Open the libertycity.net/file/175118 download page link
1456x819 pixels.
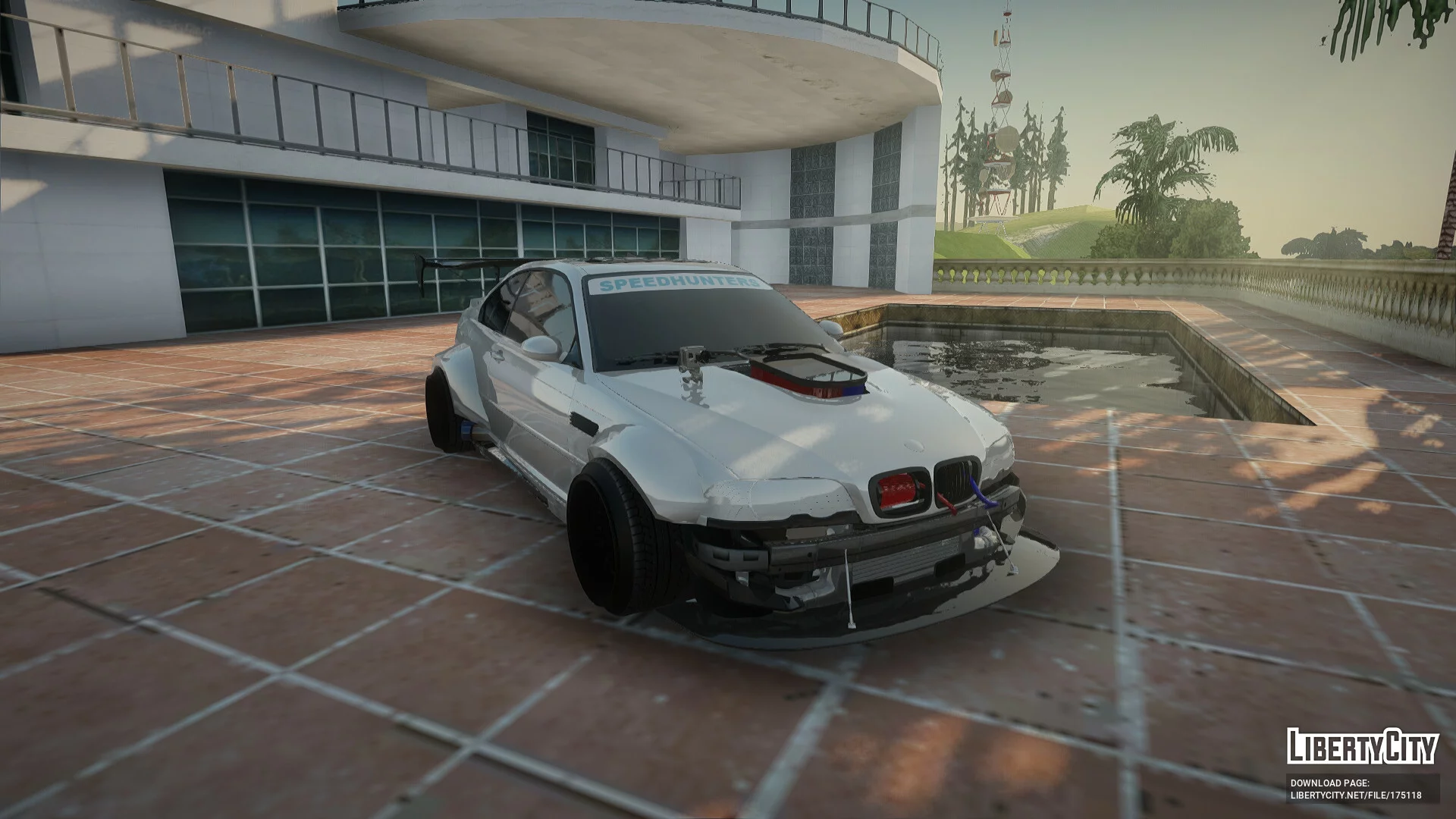(x=1356, y=795)
